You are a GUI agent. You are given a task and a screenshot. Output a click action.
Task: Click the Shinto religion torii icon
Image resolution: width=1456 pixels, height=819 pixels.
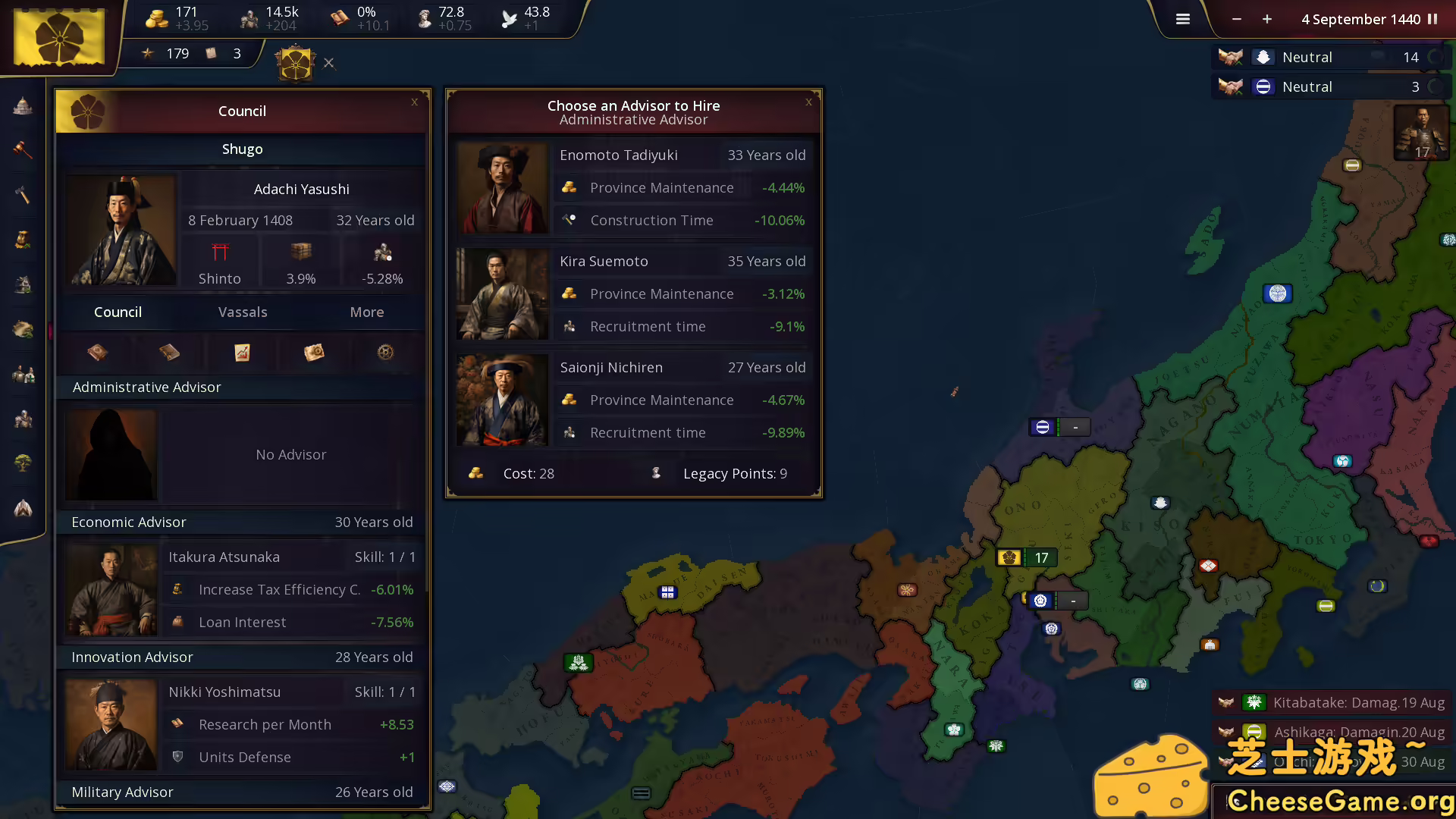[220, 253]
